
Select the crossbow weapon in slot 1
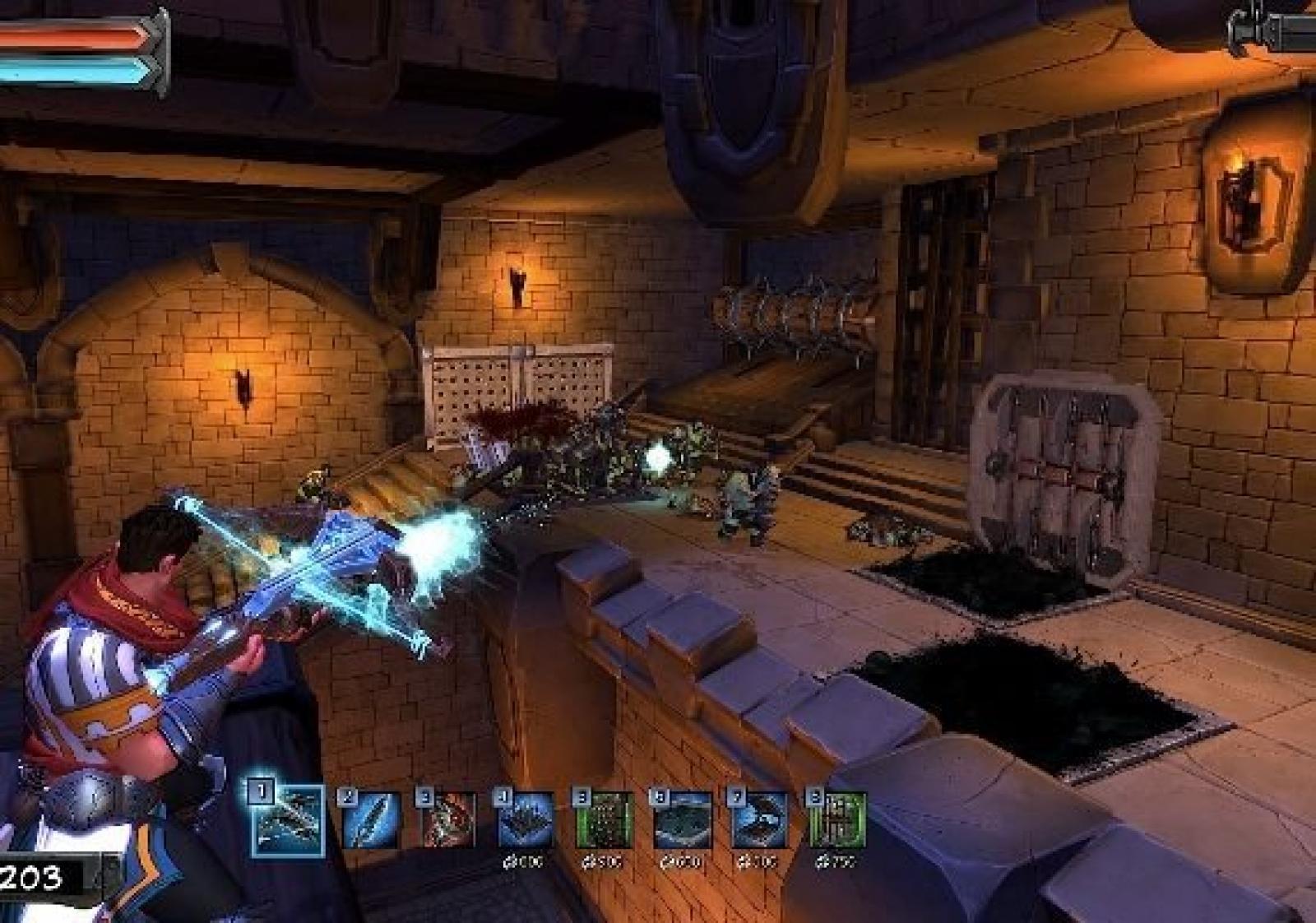click(x=288, y=820)
